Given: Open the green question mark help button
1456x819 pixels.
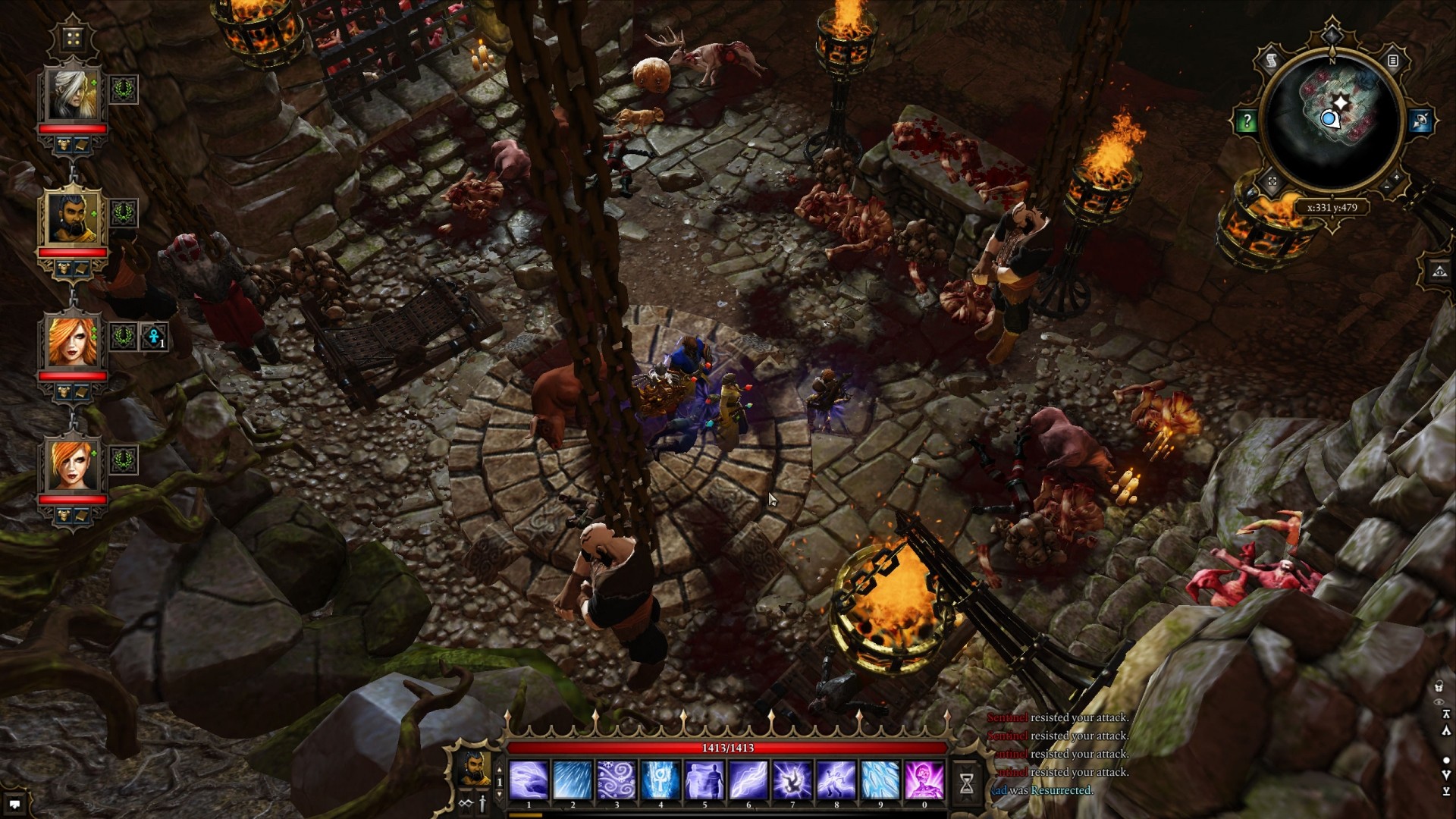Looking at the screenshot, I should (x=1247, y=121).
